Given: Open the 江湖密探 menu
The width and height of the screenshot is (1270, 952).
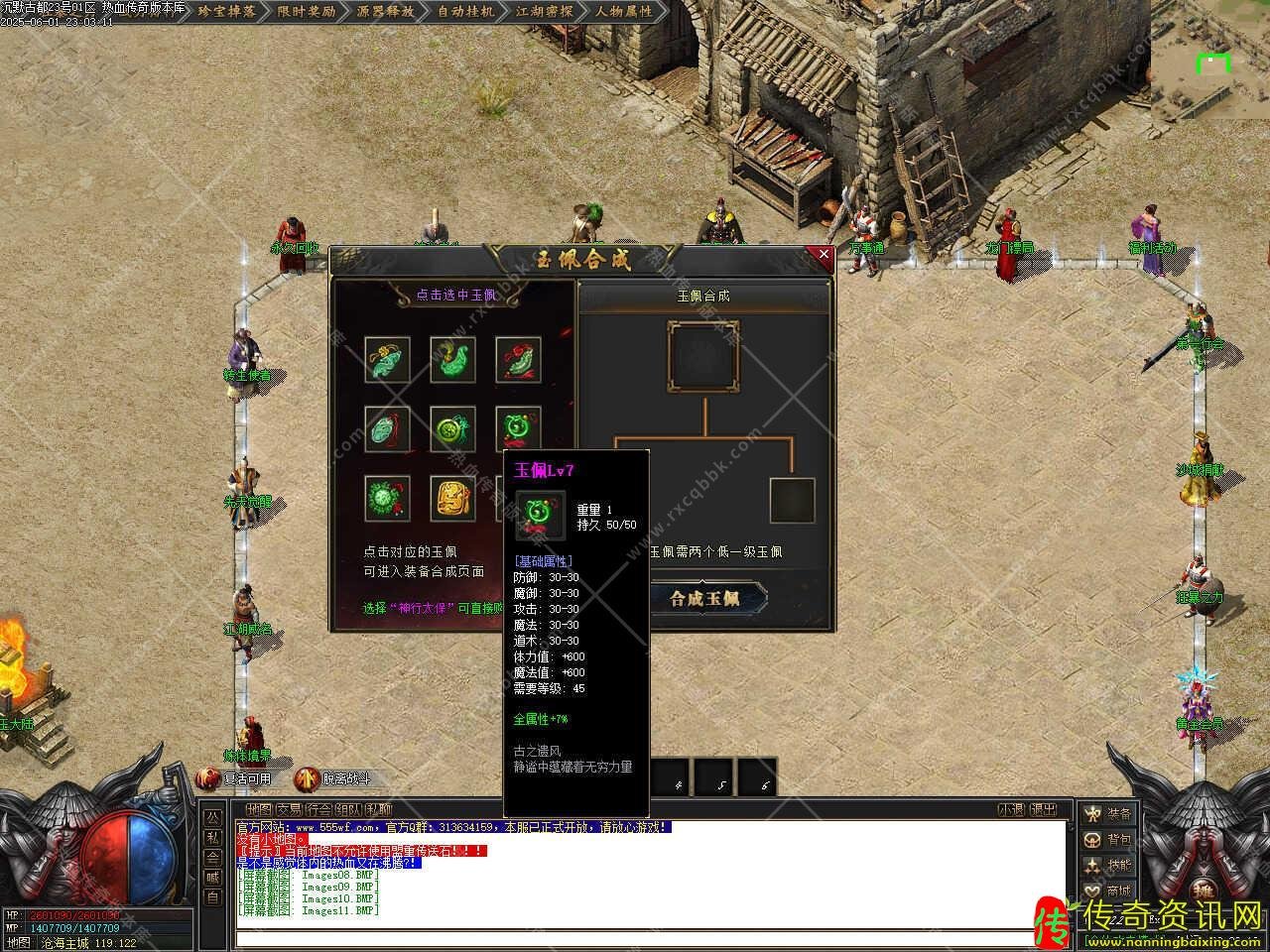Looking at the screenshot, I should coord(545,12).
